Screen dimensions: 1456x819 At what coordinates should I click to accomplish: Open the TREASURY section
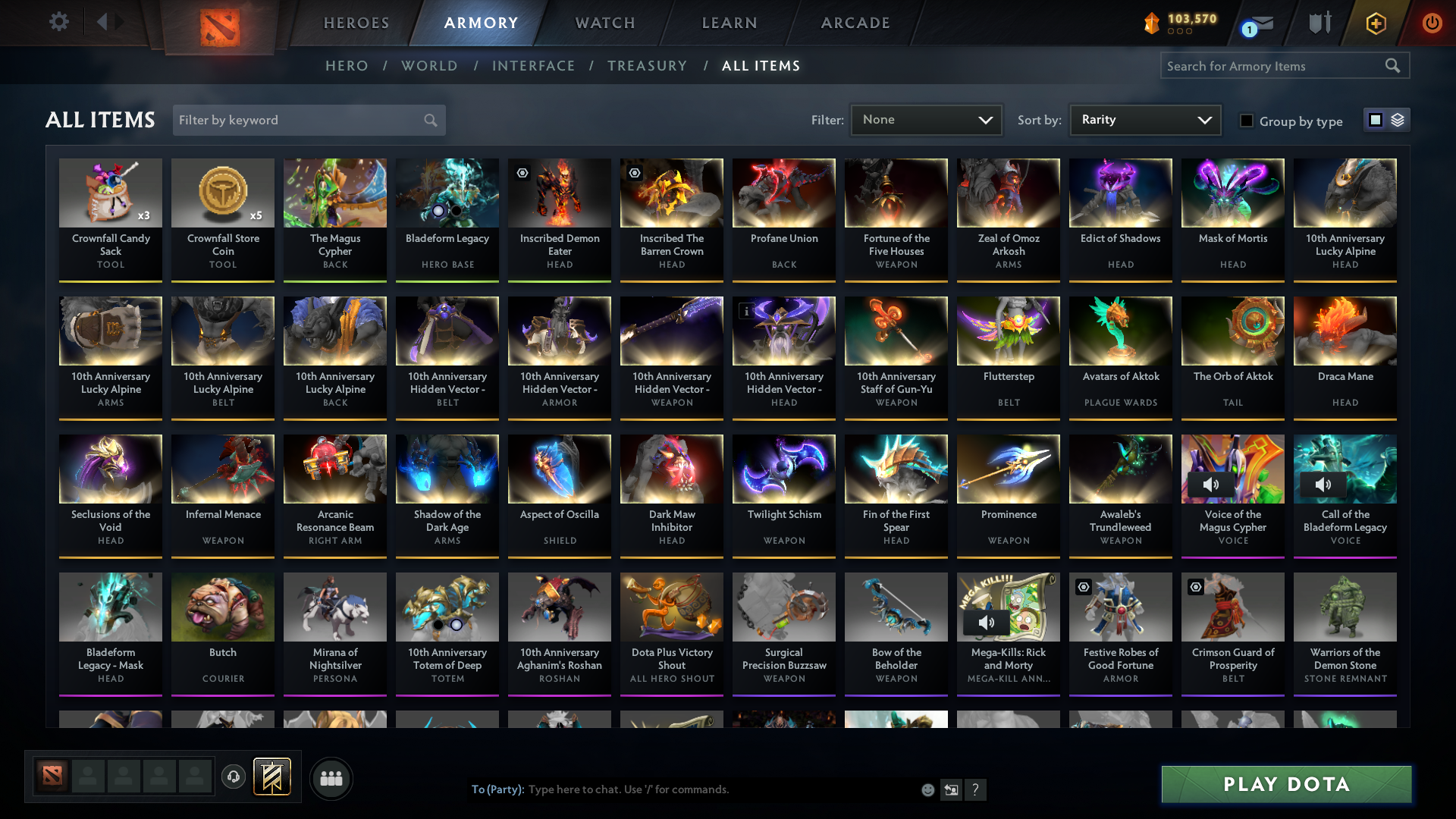click(x=647, y=66)
